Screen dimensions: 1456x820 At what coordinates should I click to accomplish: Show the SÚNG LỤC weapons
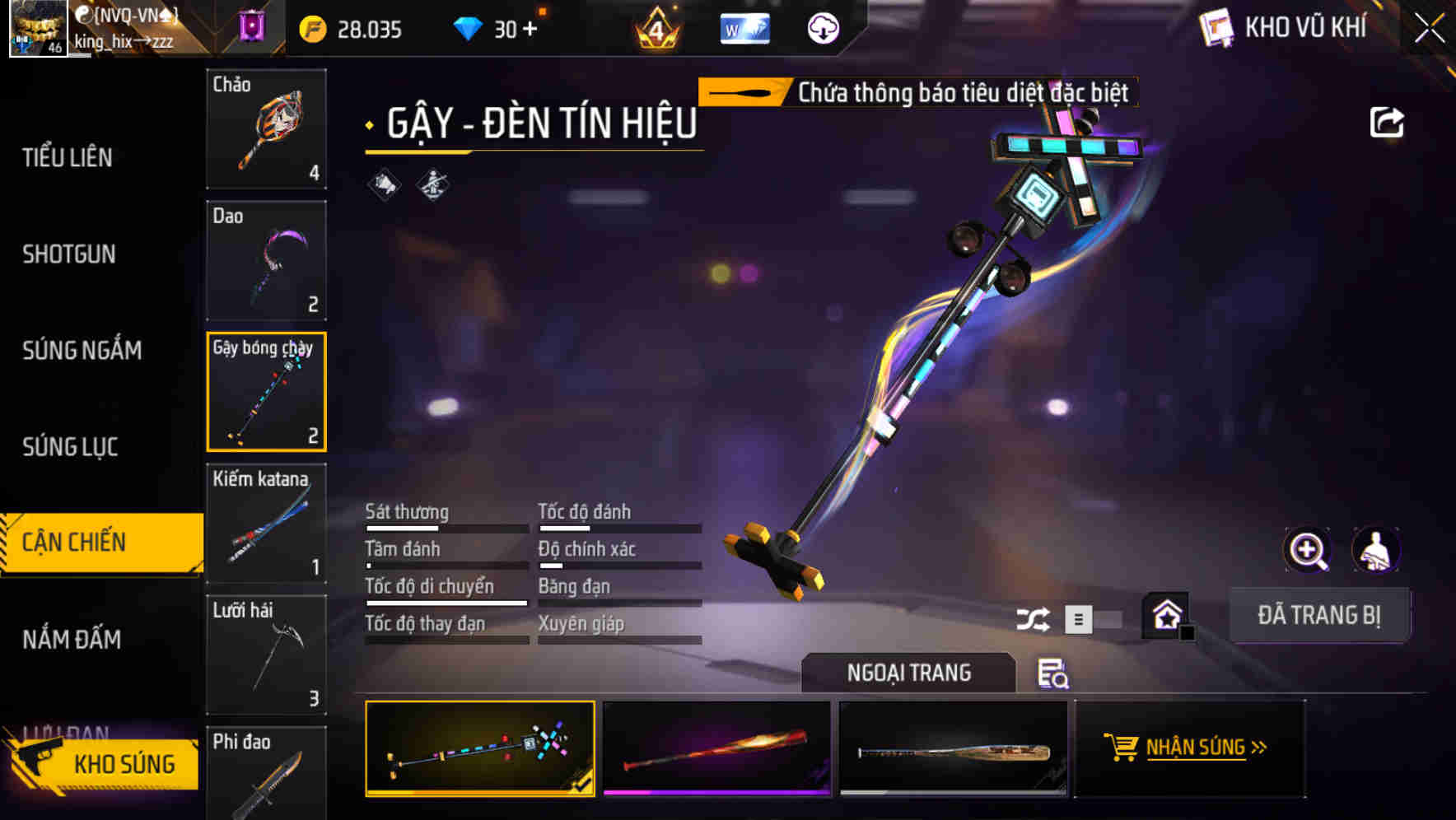tap(70, 446)
